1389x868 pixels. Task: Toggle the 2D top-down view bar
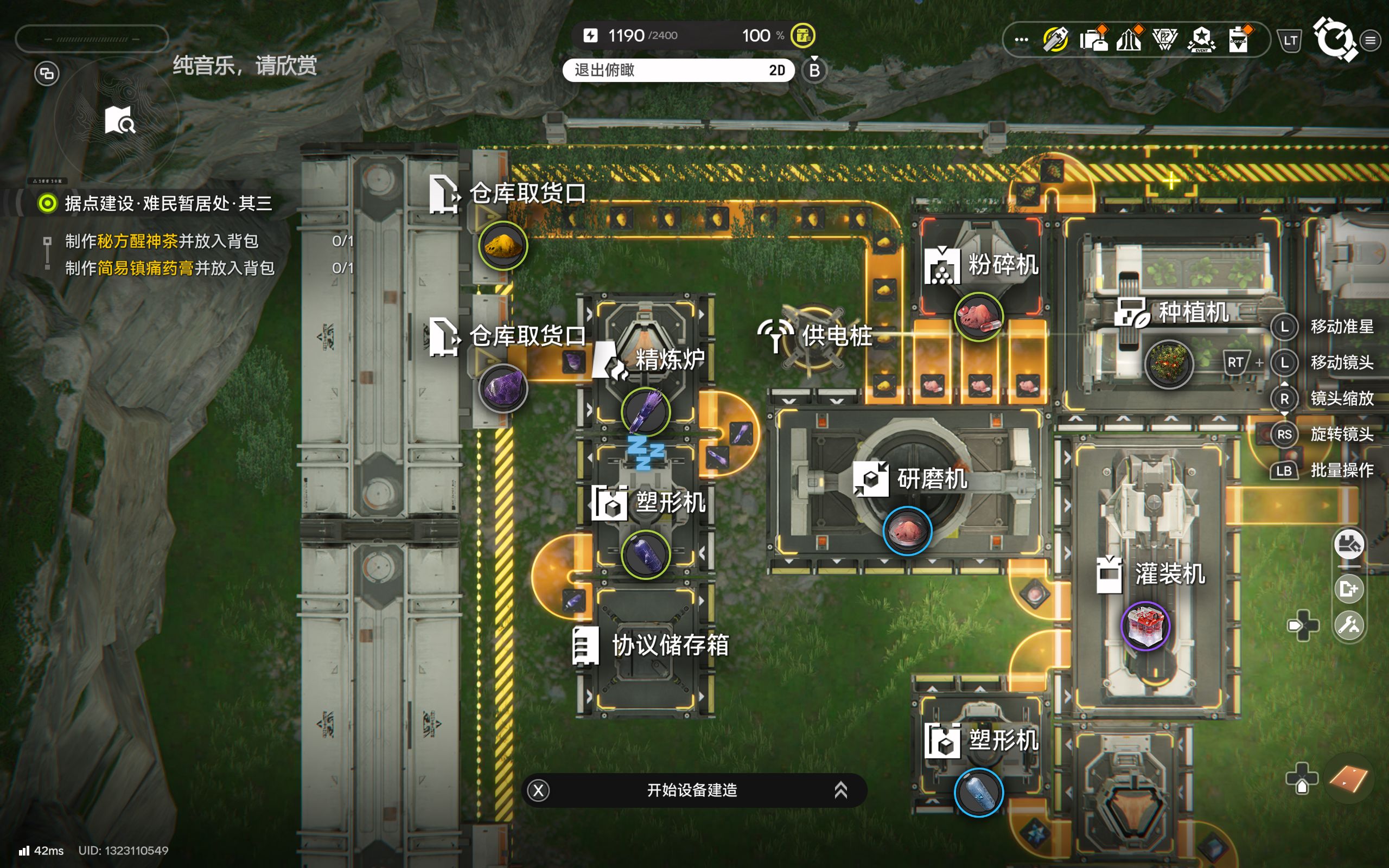click(678, 70)
